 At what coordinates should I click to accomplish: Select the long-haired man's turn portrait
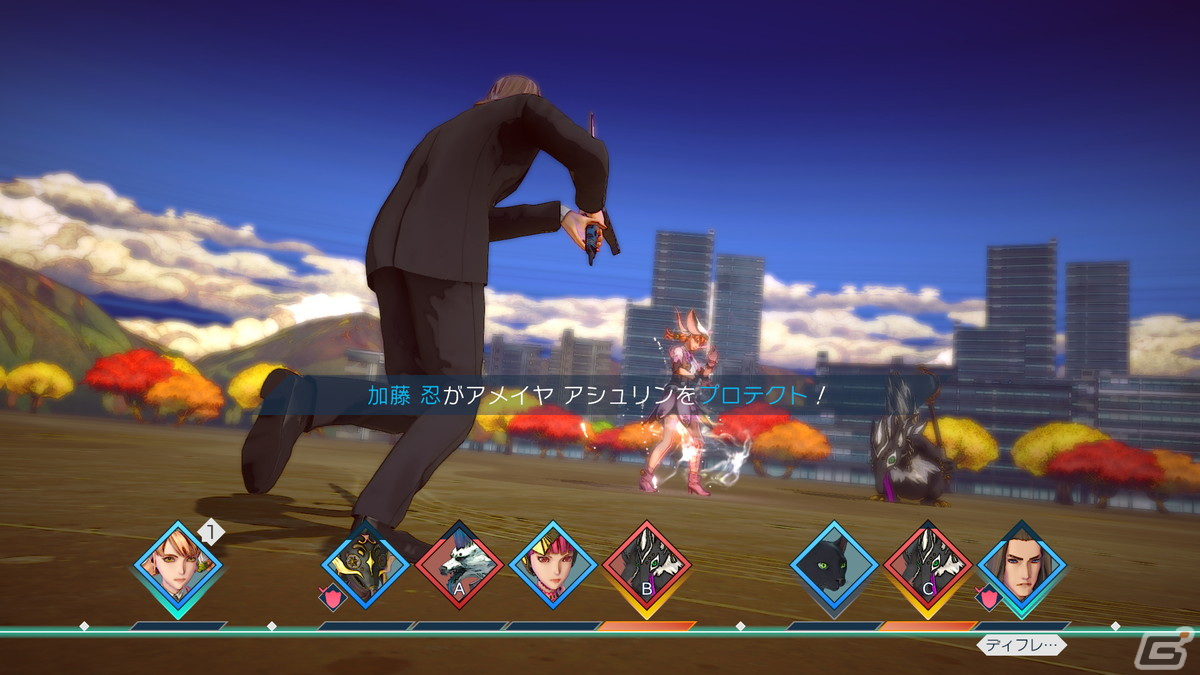coord(1021,566)
